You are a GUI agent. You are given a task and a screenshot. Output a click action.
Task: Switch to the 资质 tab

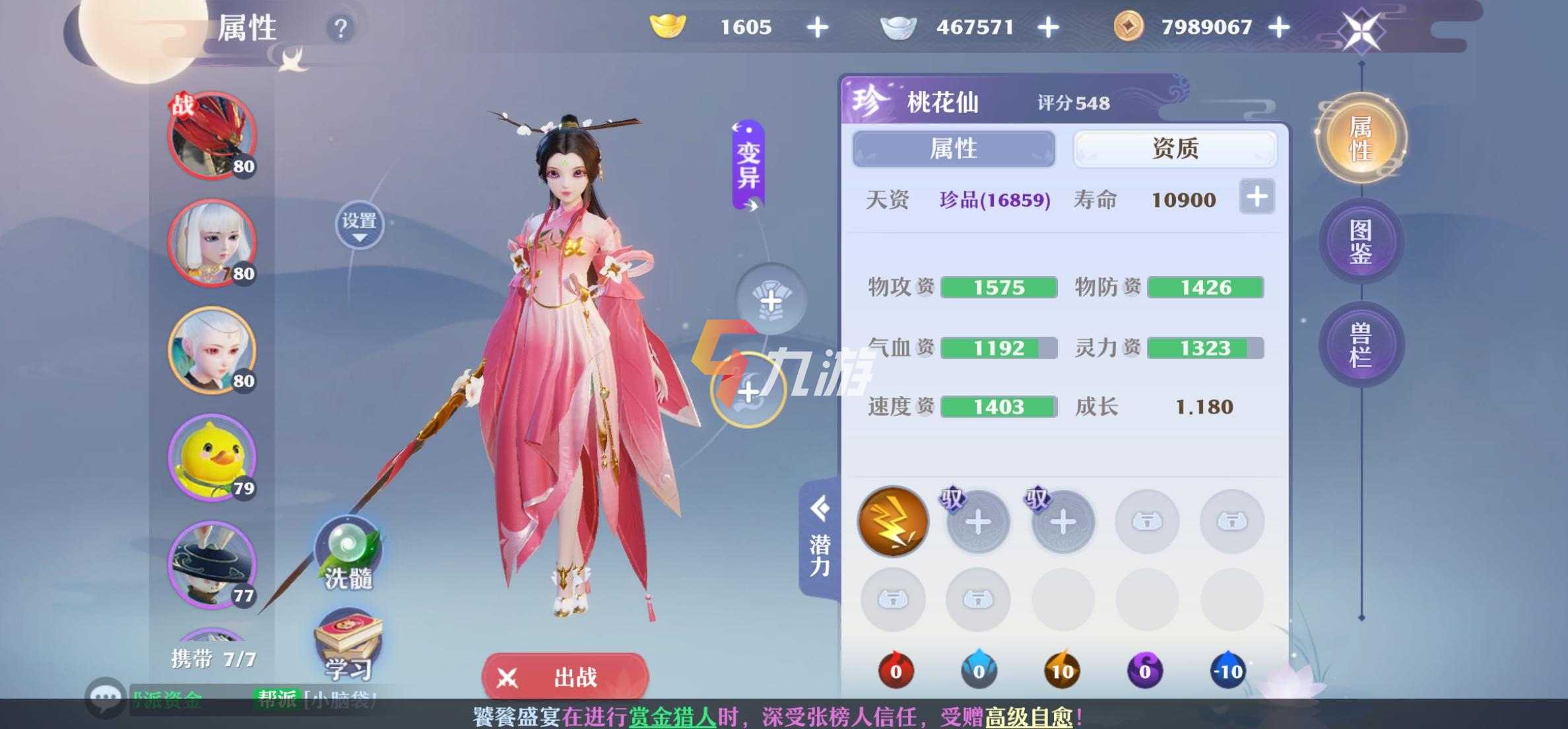point(1175,149)
